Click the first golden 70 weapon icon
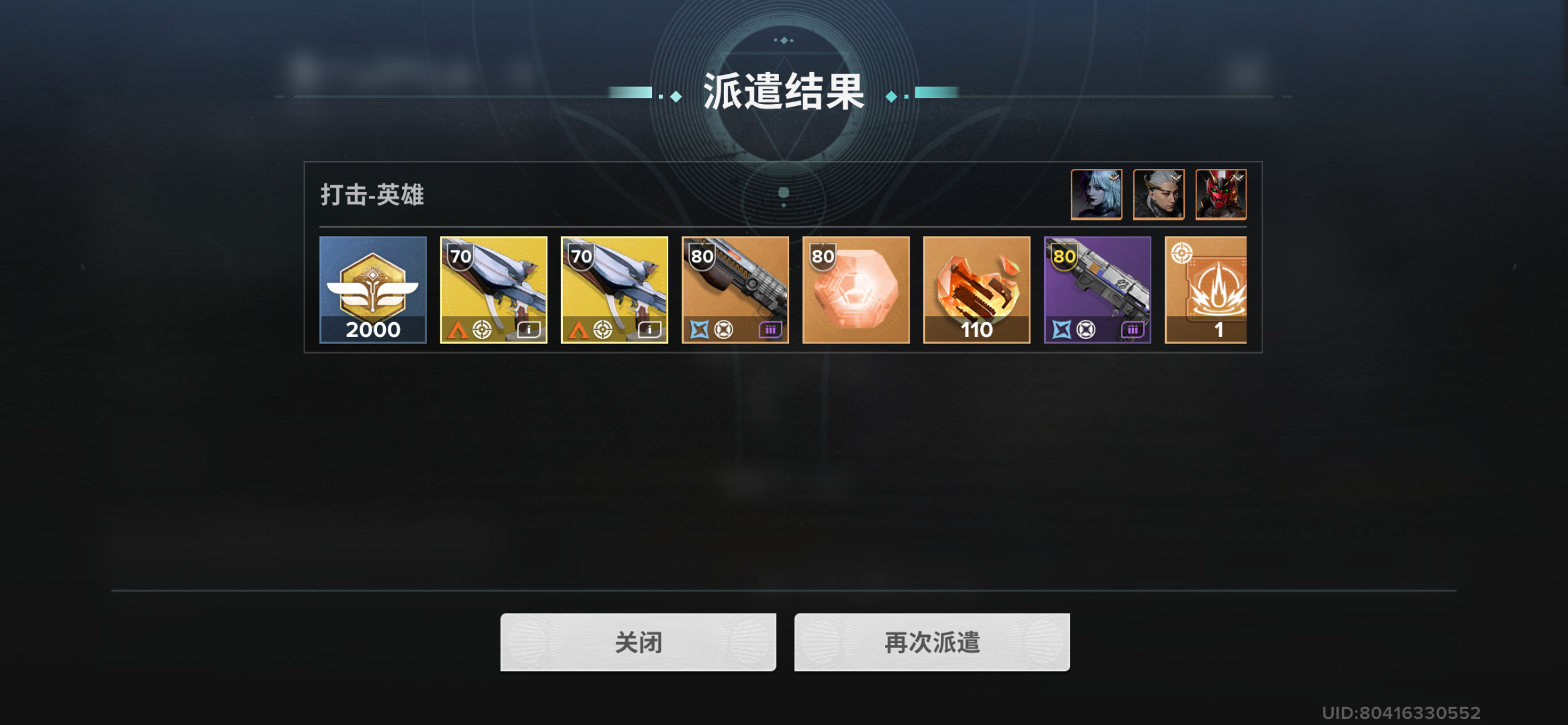 (493, 289)
